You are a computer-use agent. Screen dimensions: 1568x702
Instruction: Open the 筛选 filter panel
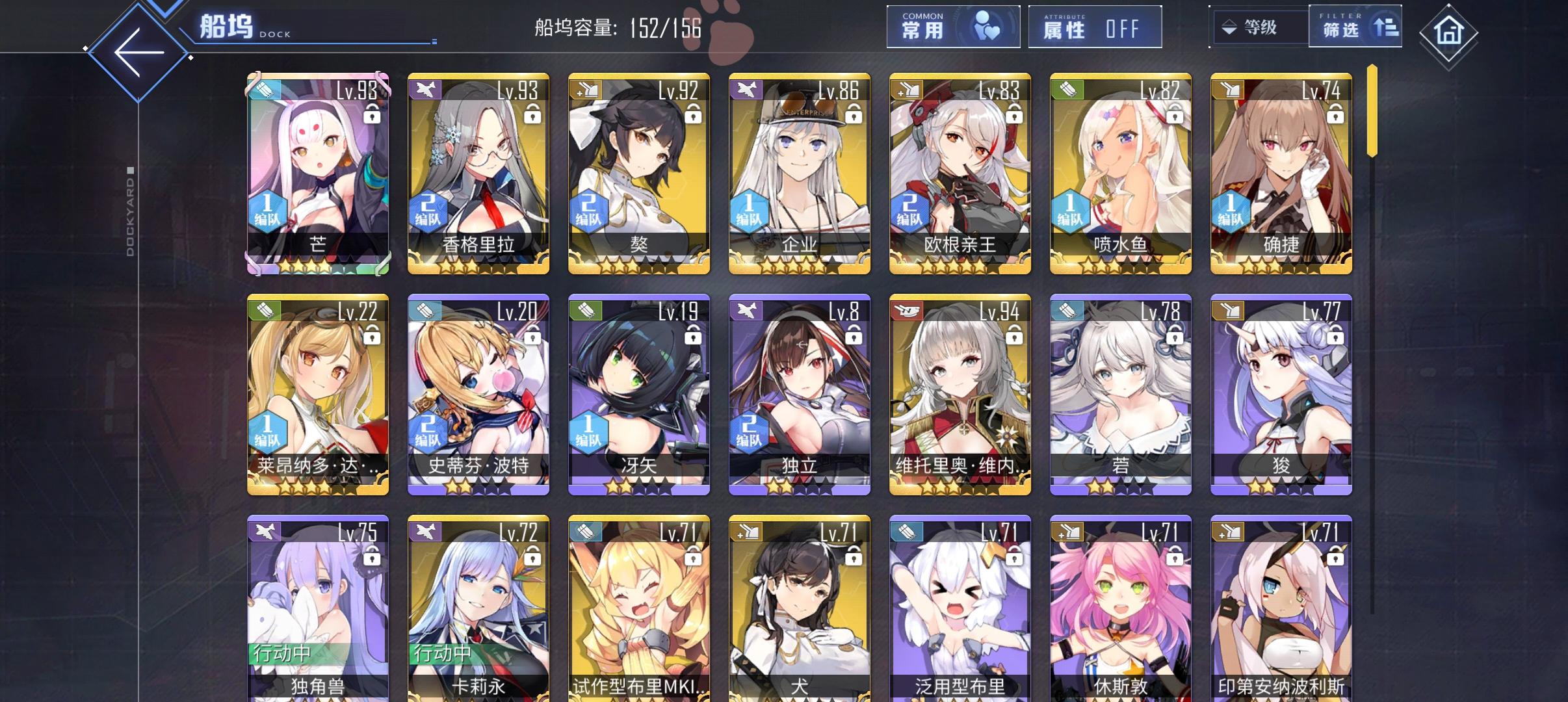click(x=1355, y=27)
